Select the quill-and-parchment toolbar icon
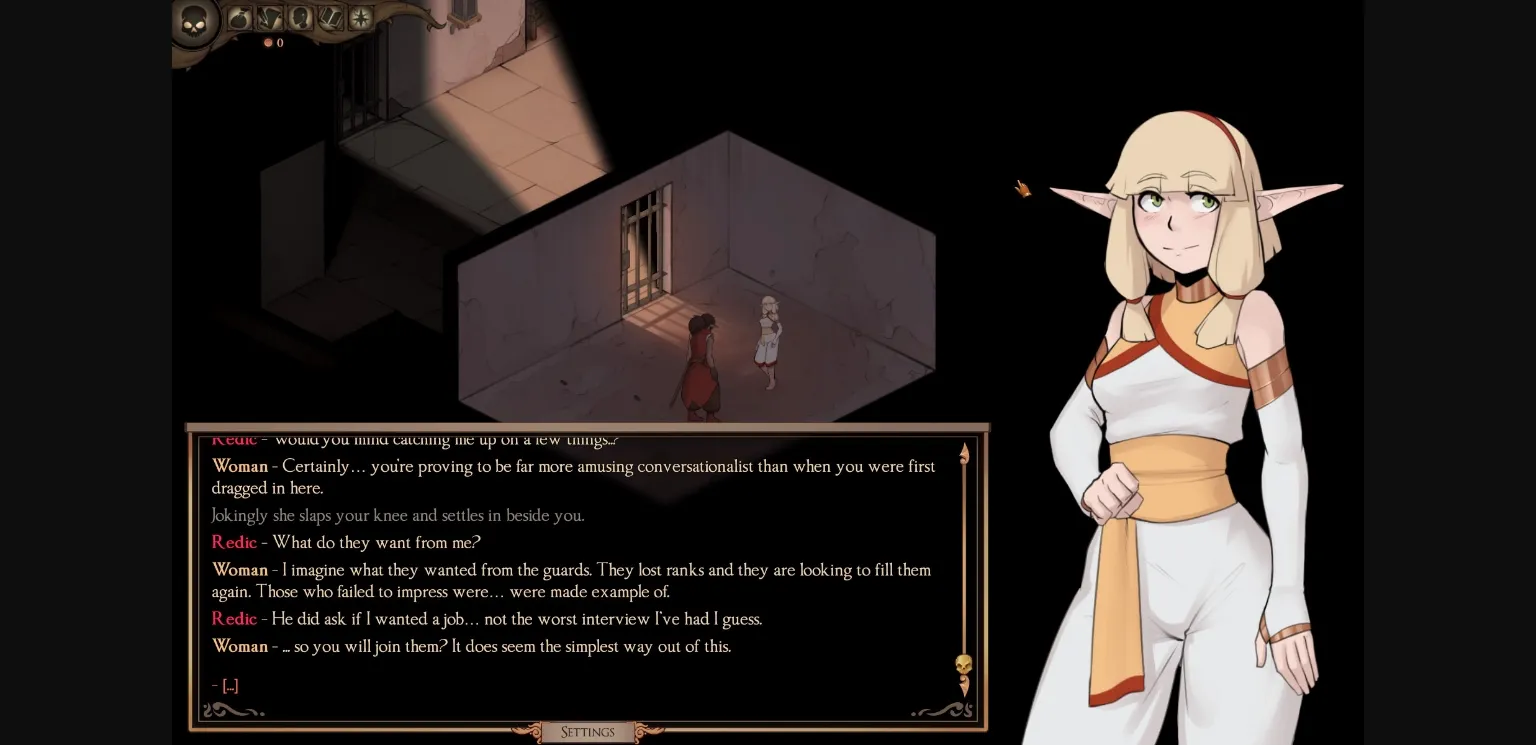 click(269, 17)
